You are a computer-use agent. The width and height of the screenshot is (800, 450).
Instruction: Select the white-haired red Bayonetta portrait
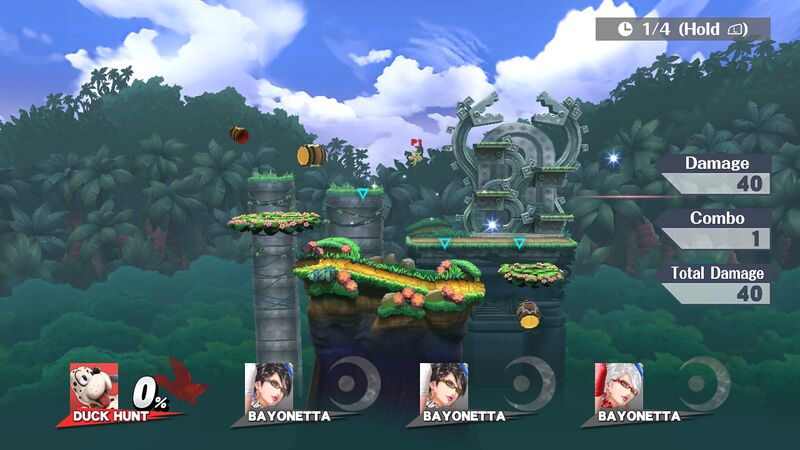[619, 385]
